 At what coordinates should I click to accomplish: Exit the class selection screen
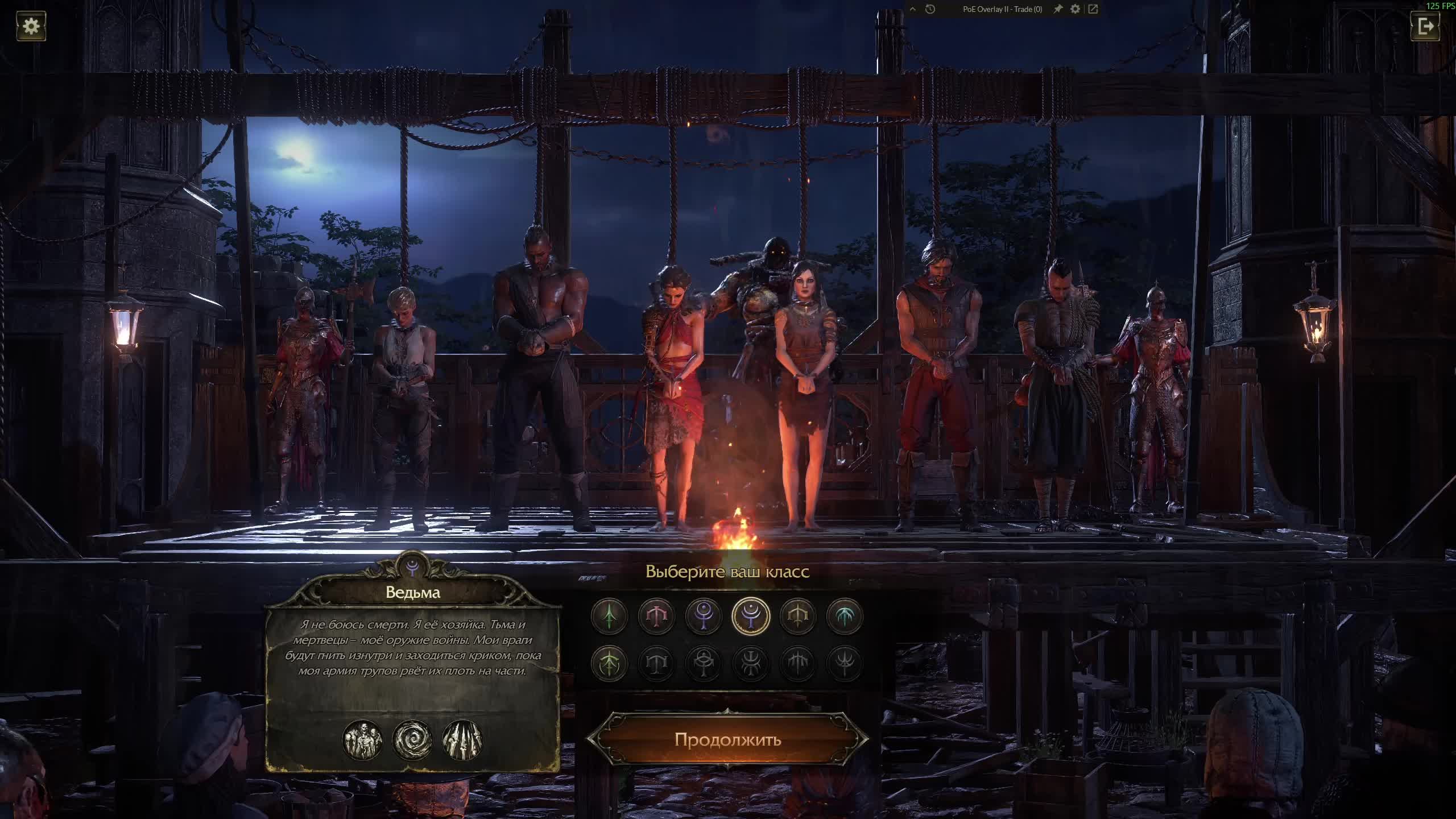coord(1425,26)
